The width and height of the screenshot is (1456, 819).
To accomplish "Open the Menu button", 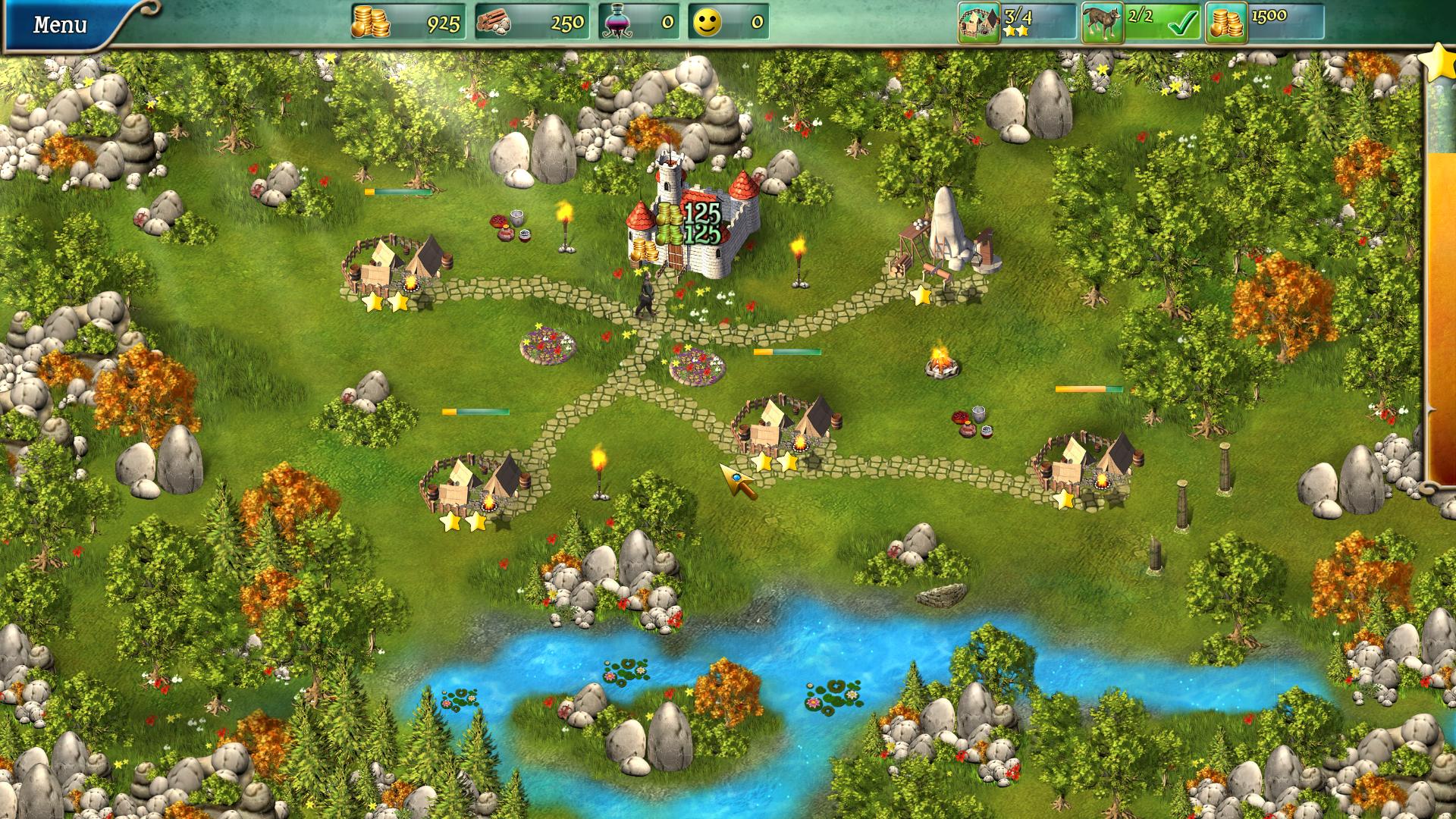I will (59, 24).
